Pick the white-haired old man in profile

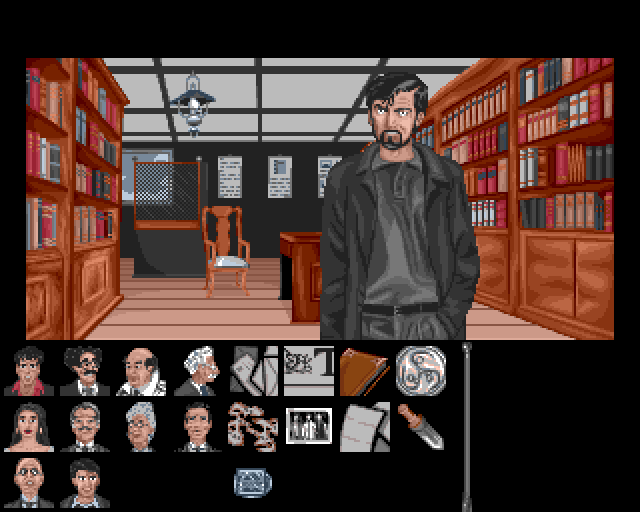pyautogui.click(x=197, y=371)
